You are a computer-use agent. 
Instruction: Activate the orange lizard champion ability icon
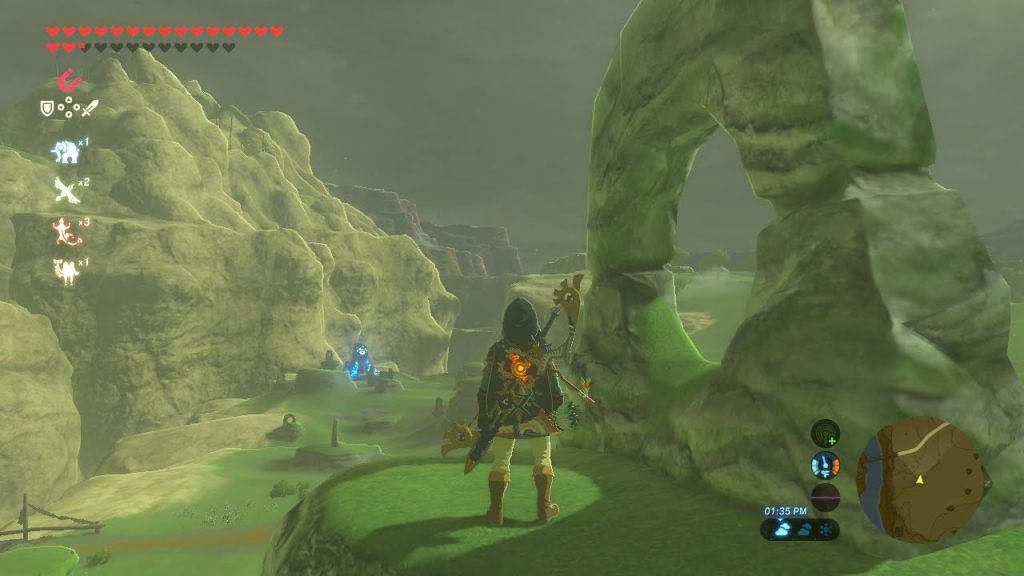pos(65,231)
